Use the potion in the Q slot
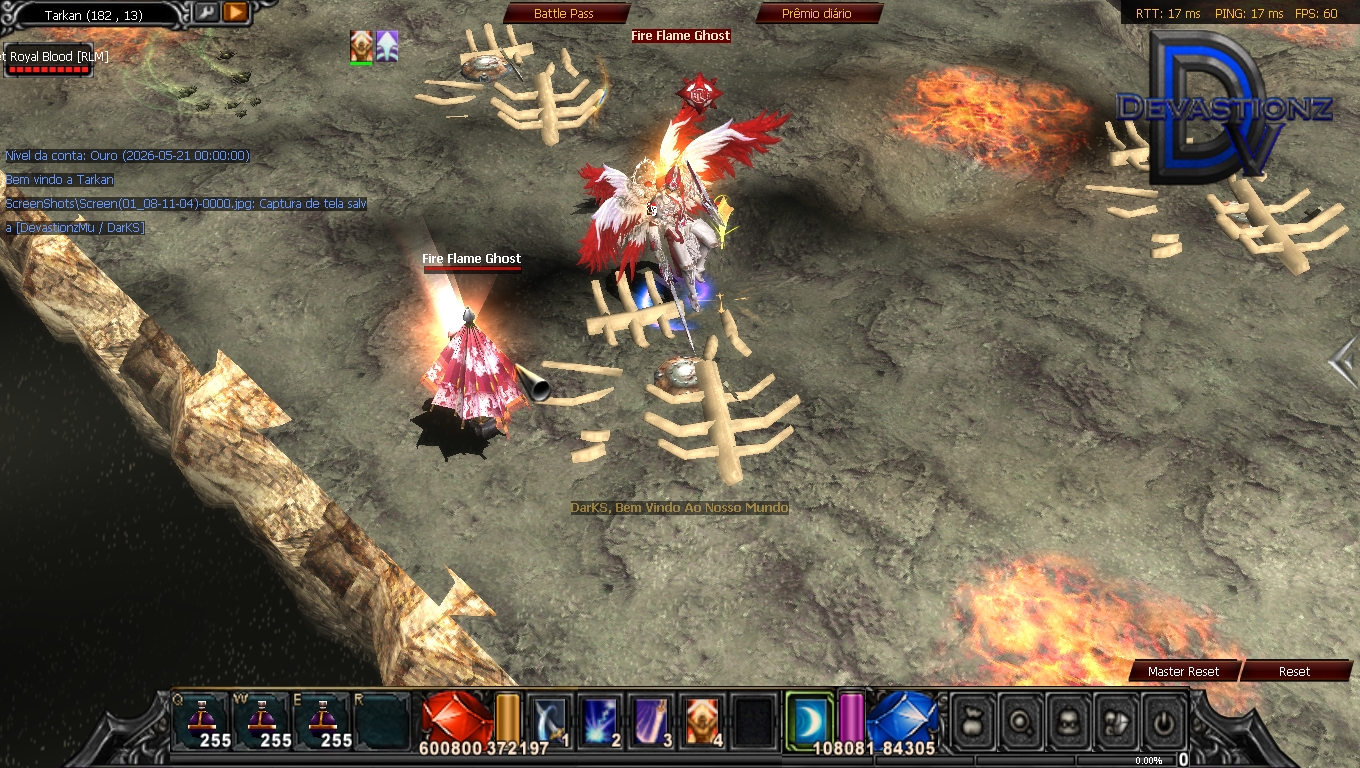The width and height of the screenshot is (1360, 768). 201,720
